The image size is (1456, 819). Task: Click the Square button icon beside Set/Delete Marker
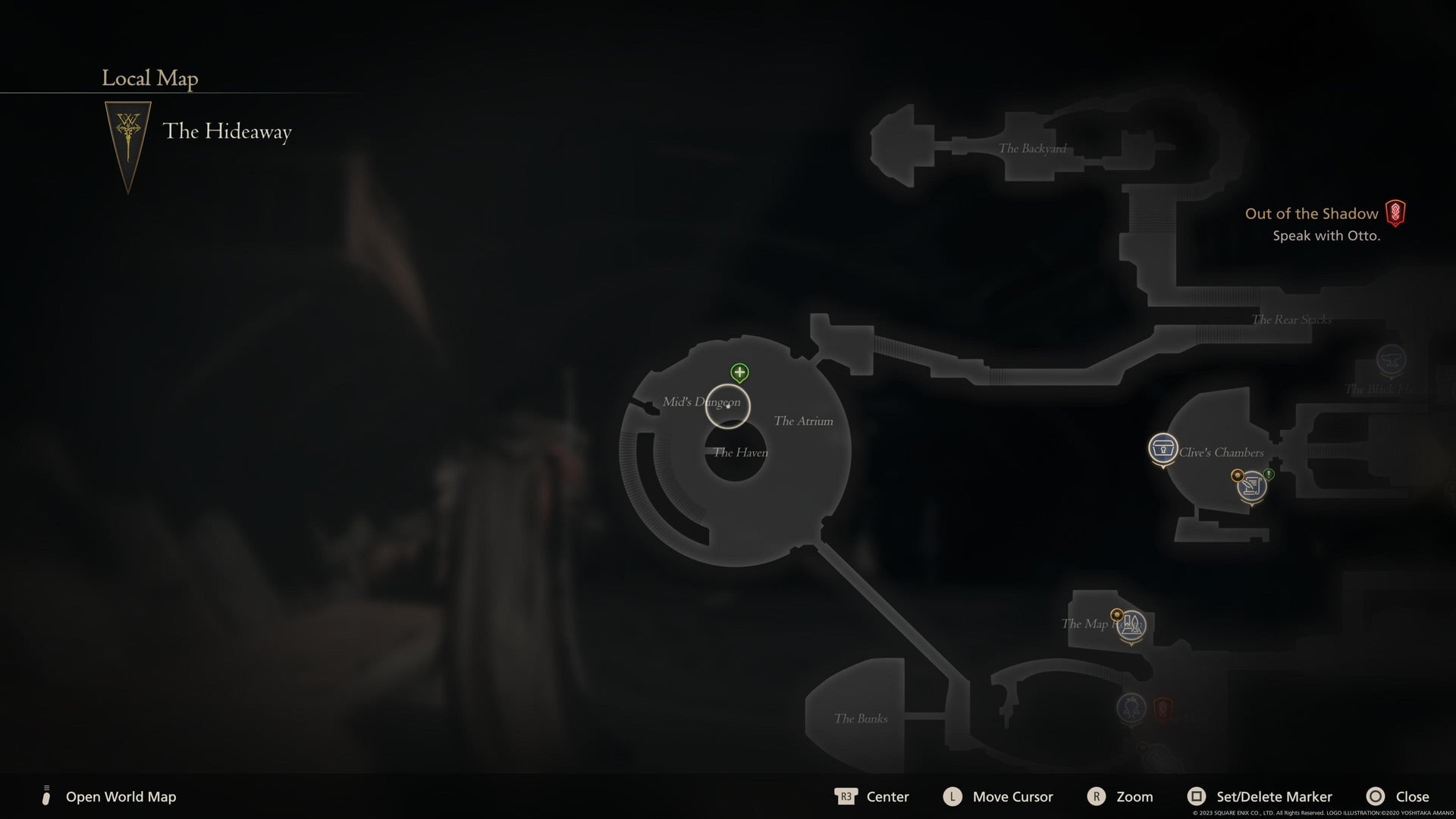coord(1199,797)
